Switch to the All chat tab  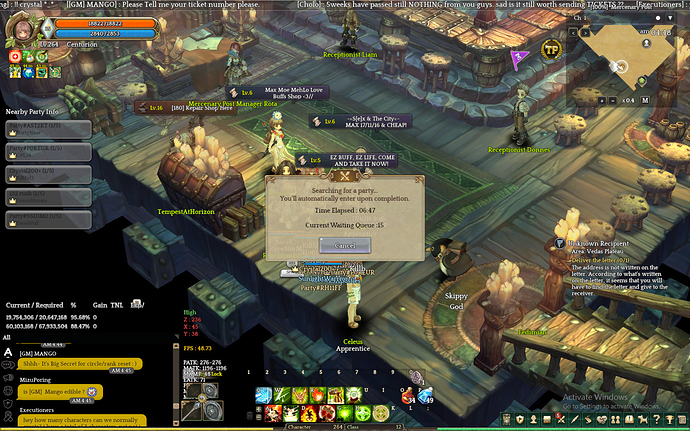(9, 338)
